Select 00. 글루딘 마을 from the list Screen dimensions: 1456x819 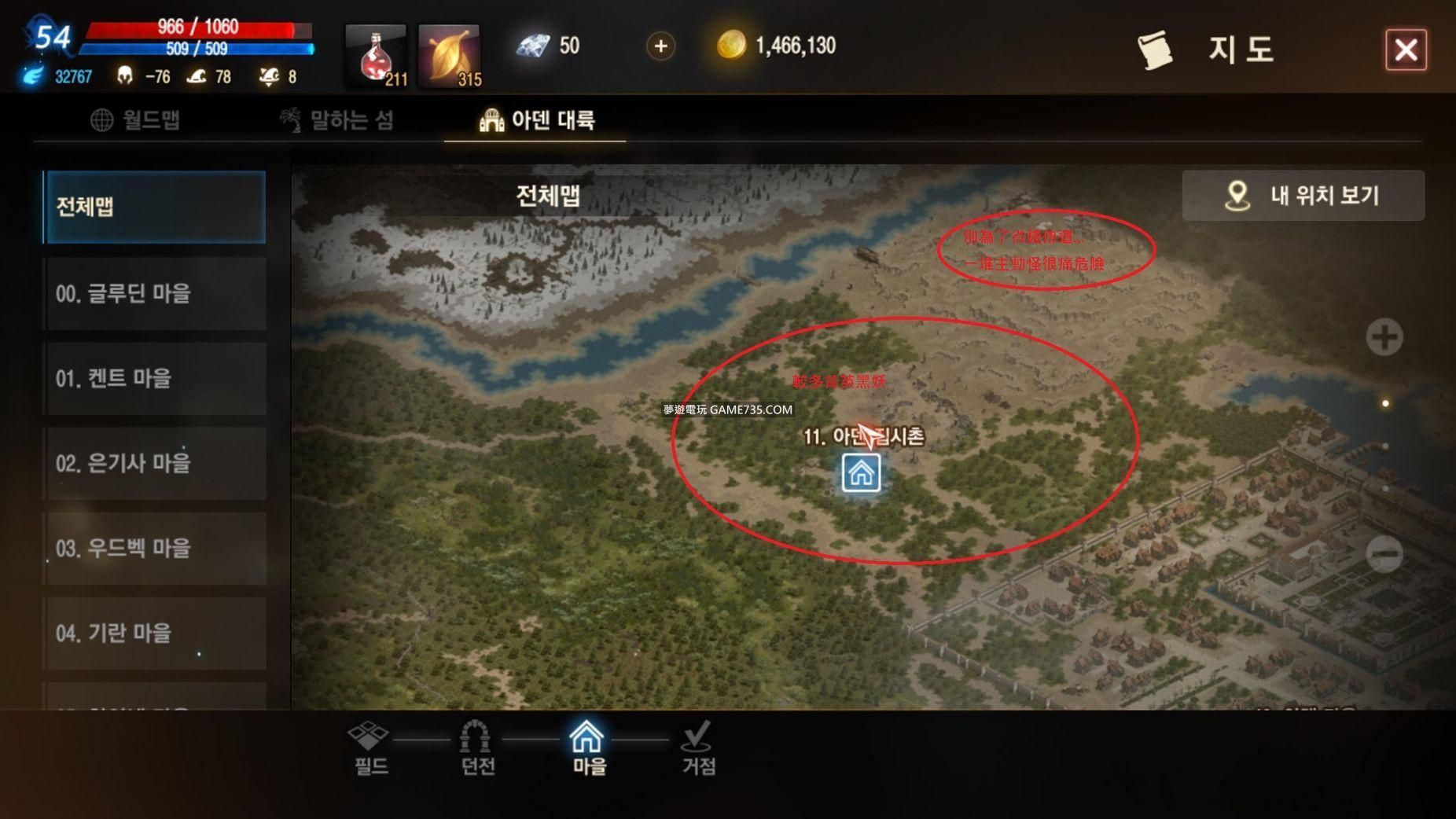154,293
